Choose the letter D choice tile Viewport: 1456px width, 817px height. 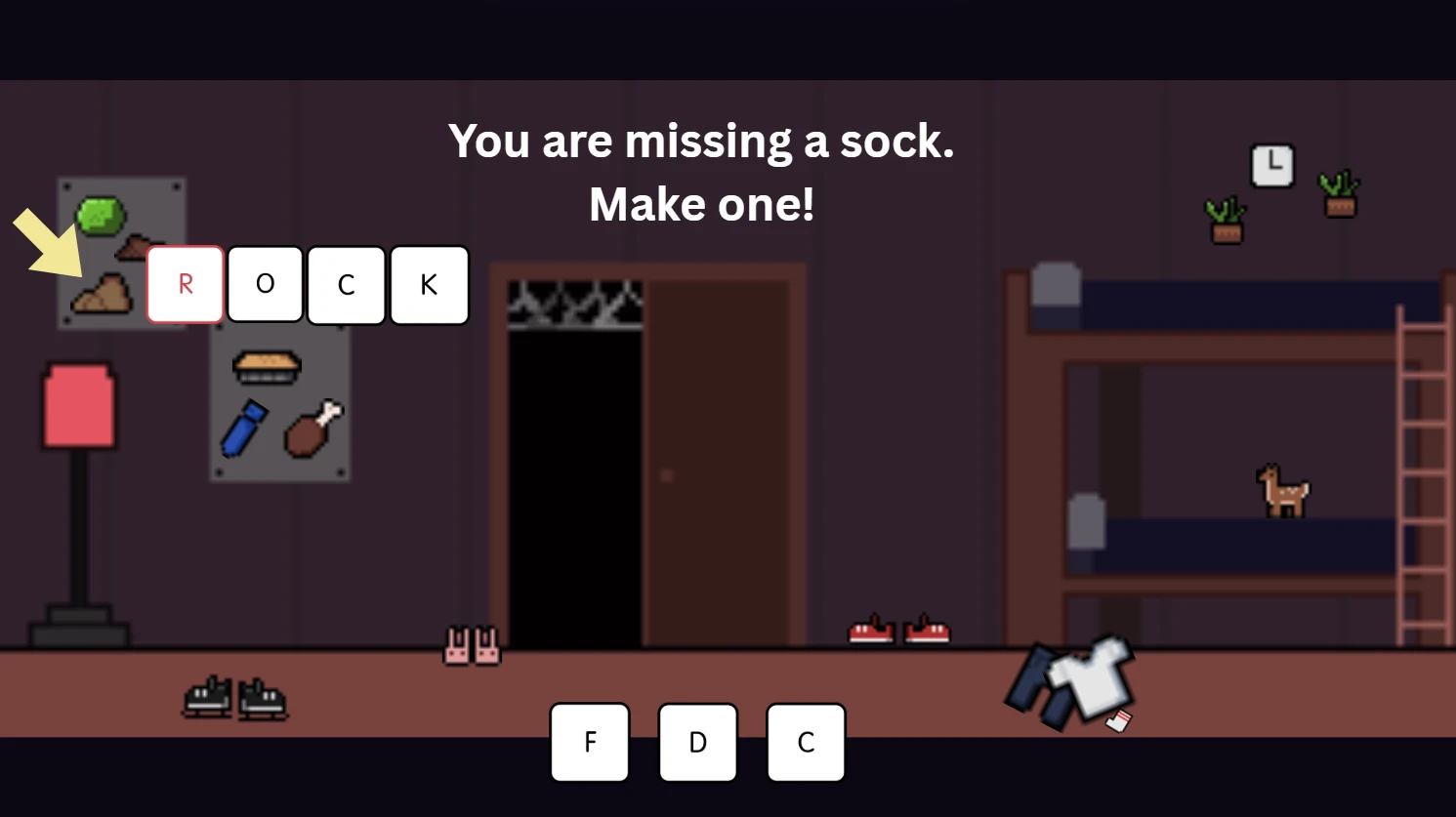click(x=697, y=742)
